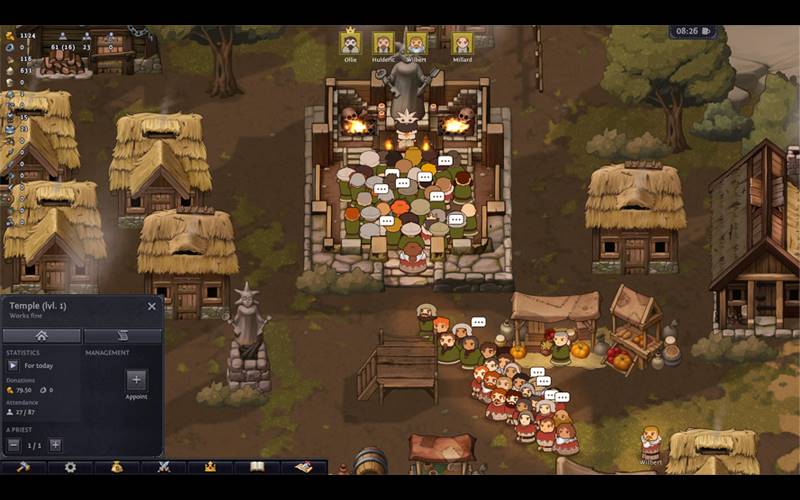Open the gear settings menu
The height and width of the screenshot is (500, 800).
pos(70,467)
